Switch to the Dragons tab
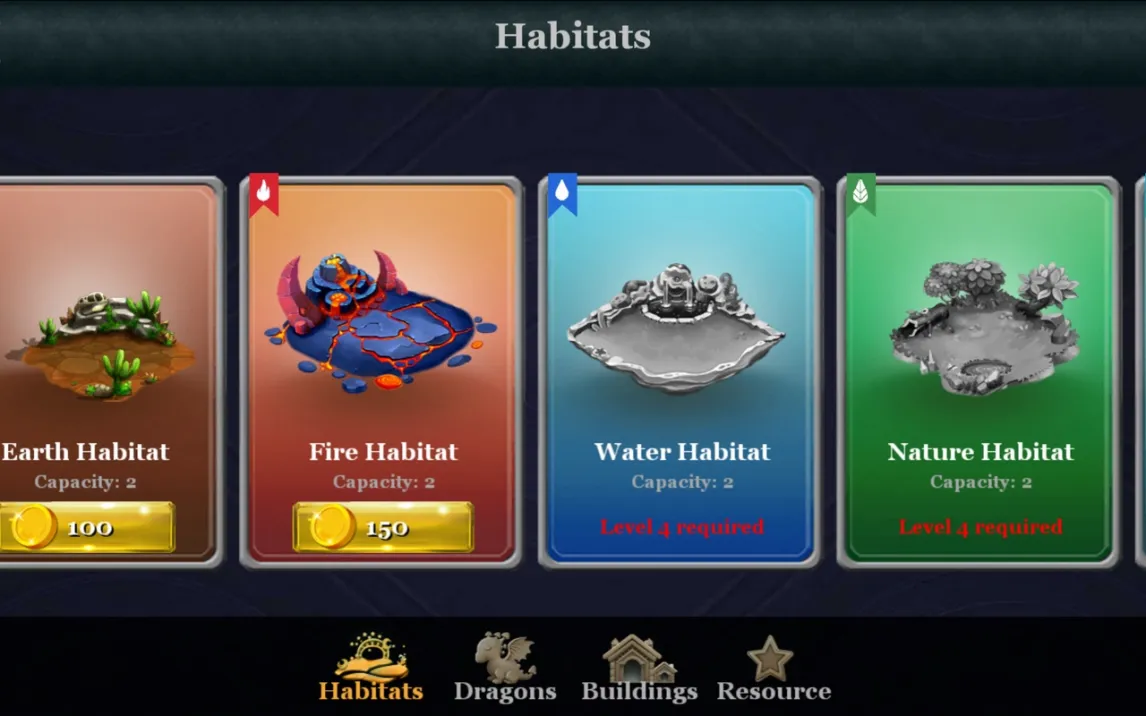 tap(505, 668)
